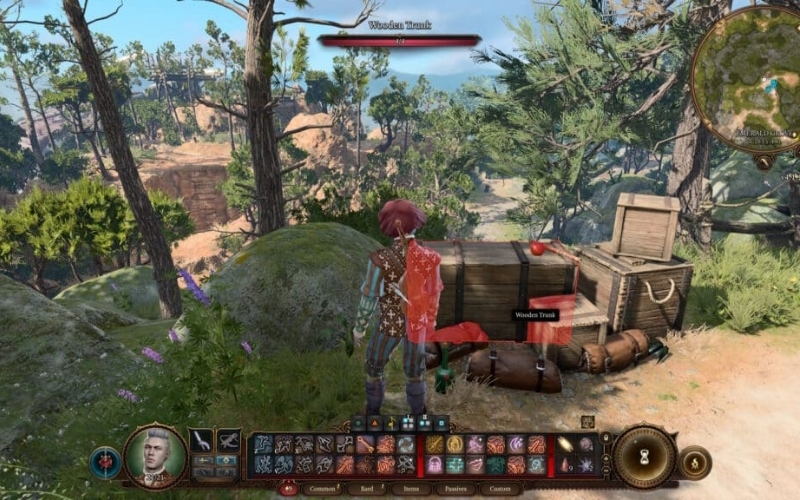Click the round flame button beside the hourglass
This screenshot has height=500, width=800.
(694, 462)
